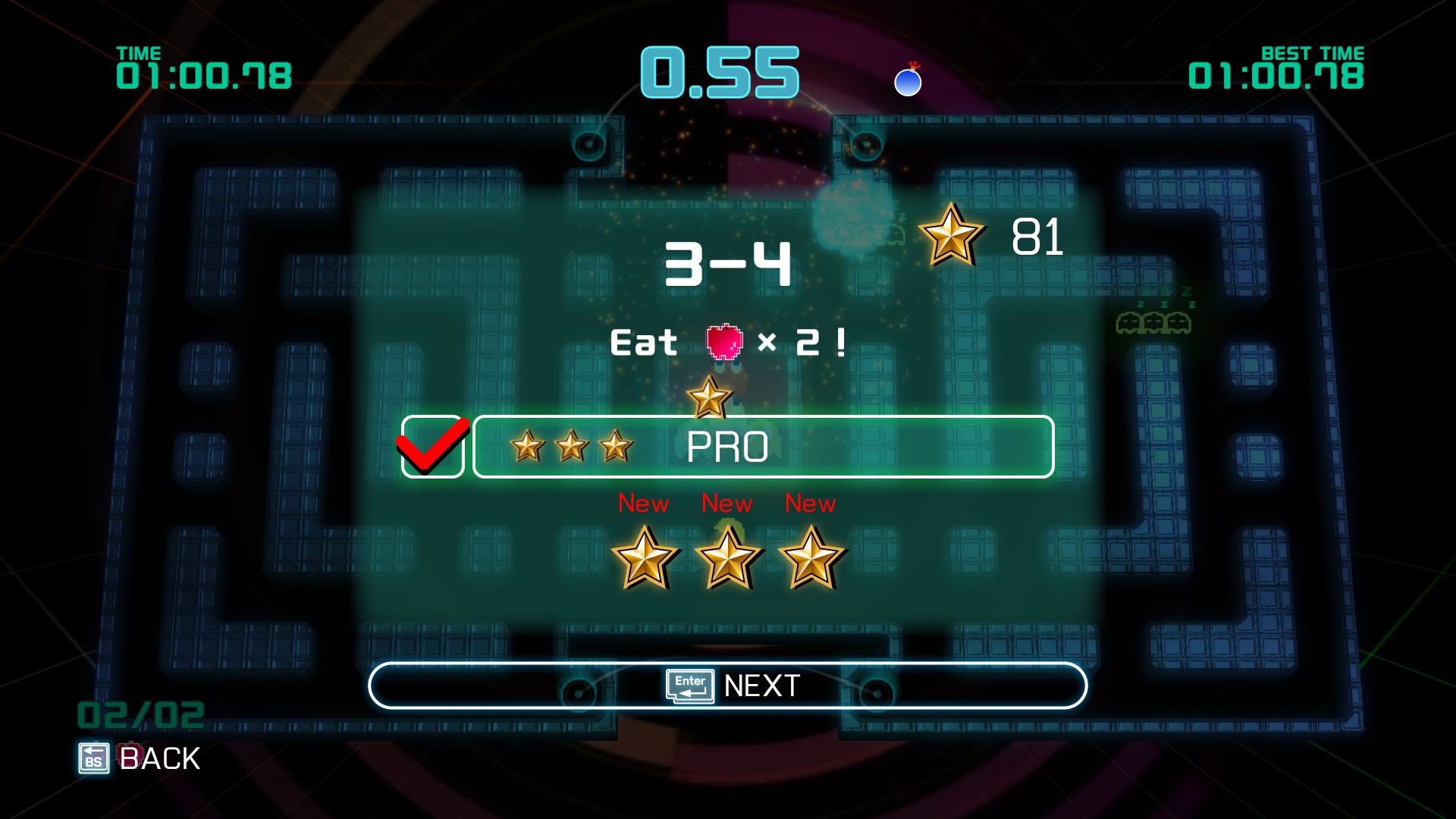
Task: Click the red checkmark box
Action: [x=432, y=447]
